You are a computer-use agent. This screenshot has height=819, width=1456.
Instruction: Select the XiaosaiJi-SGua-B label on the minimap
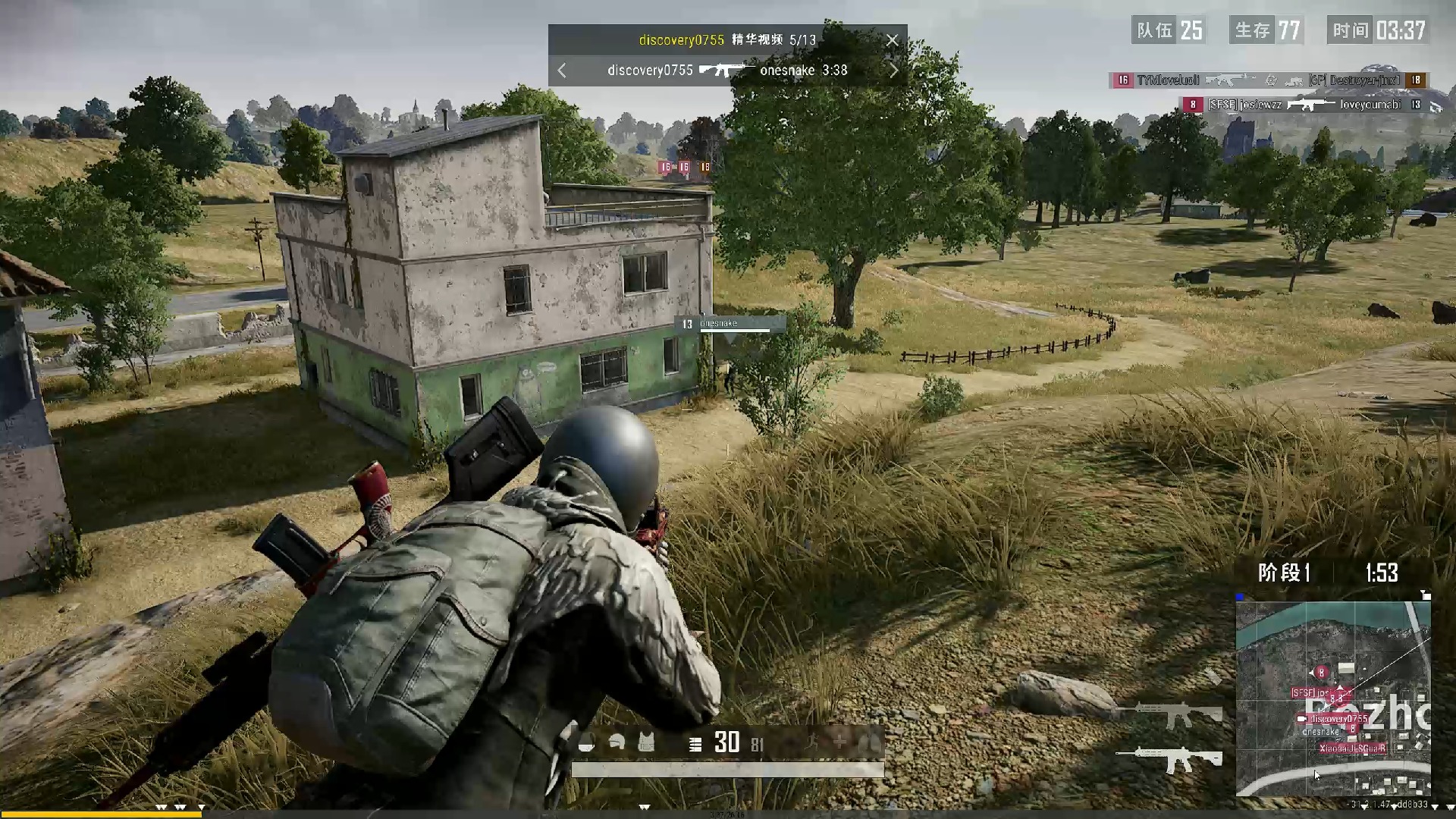coord(1352,748)
